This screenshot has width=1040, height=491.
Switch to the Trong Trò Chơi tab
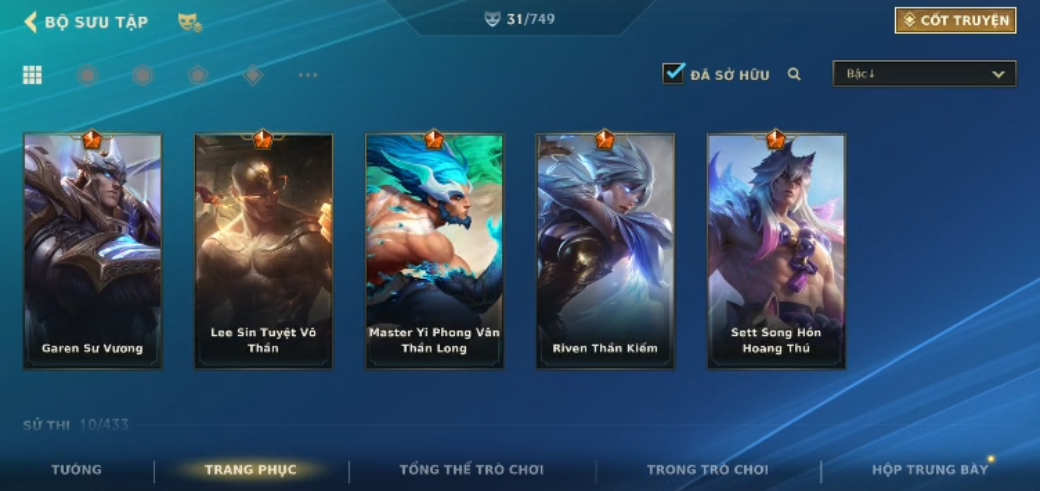click(707, 470)
